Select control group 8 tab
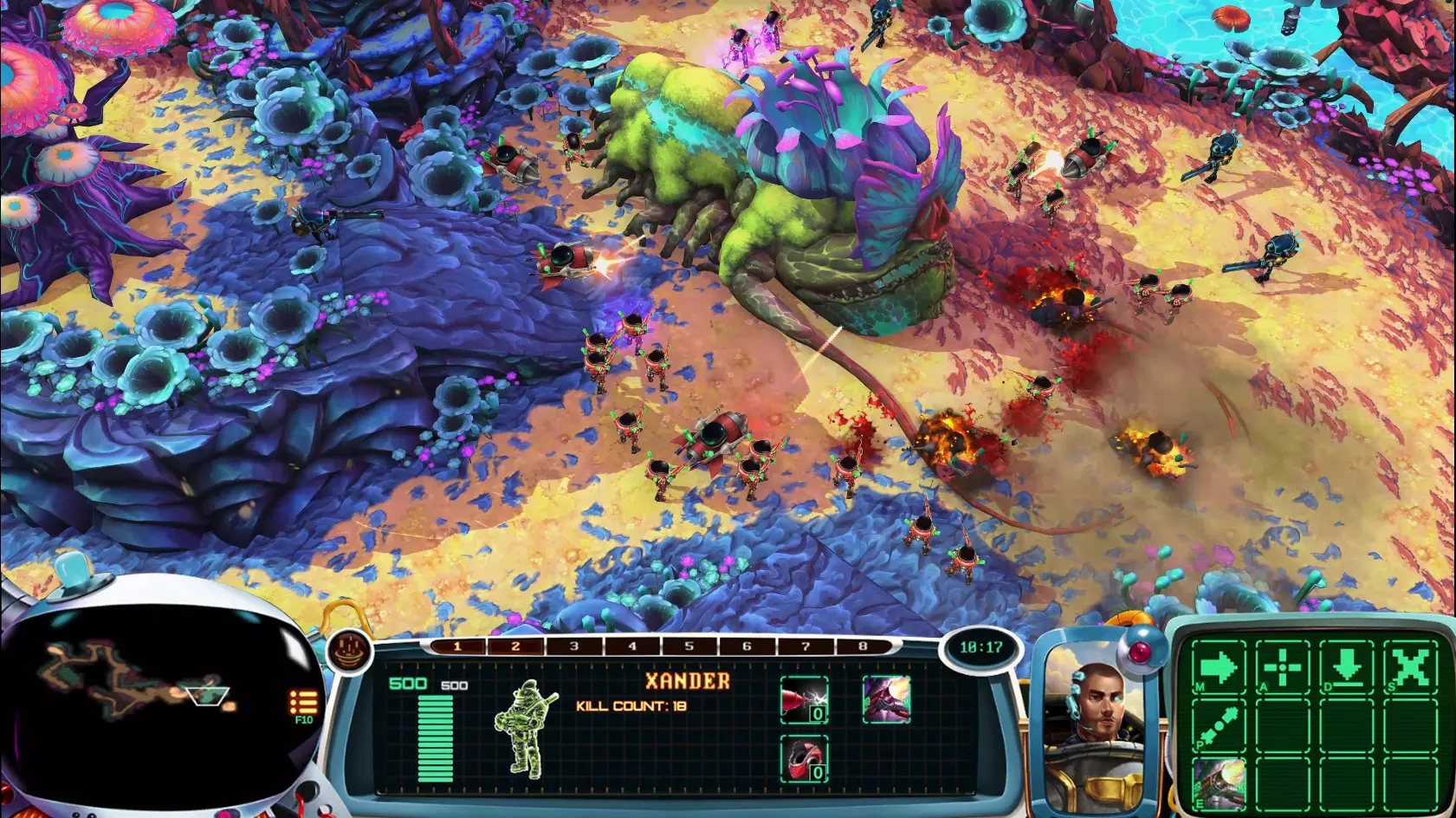1456x818 pixels. [863, 646]
